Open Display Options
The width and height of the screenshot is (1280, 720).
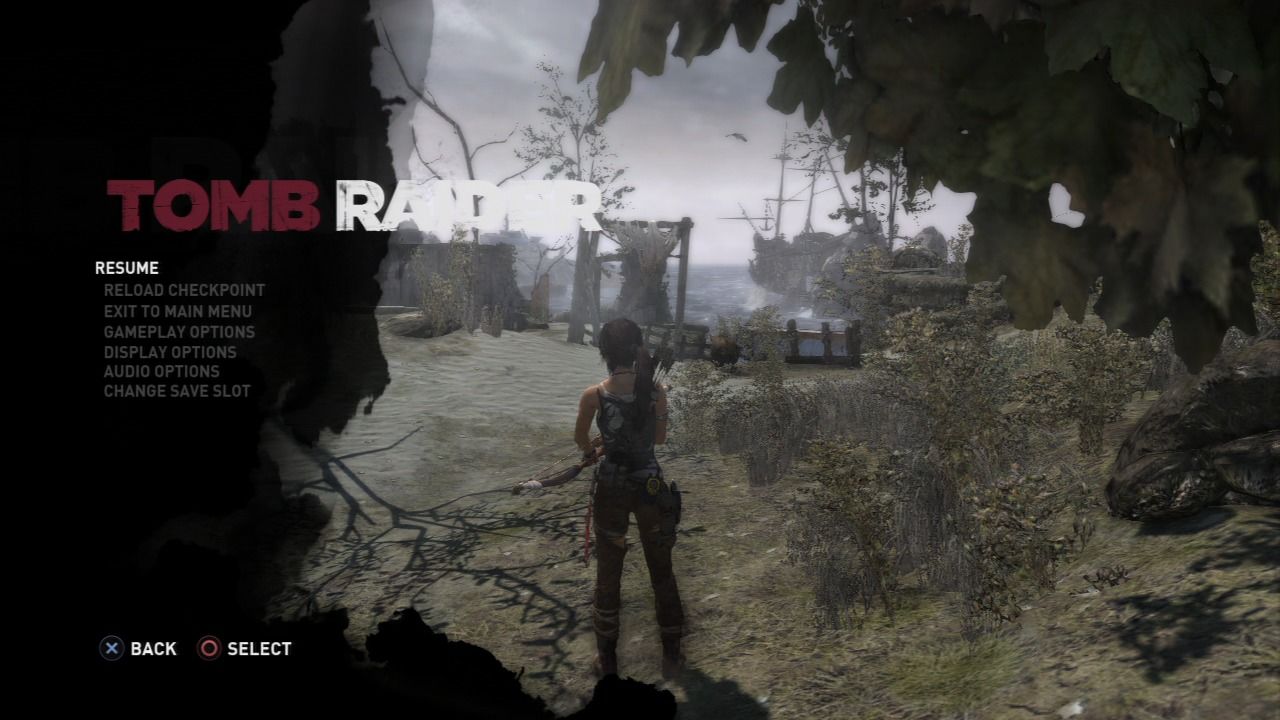tap(170, 352)
